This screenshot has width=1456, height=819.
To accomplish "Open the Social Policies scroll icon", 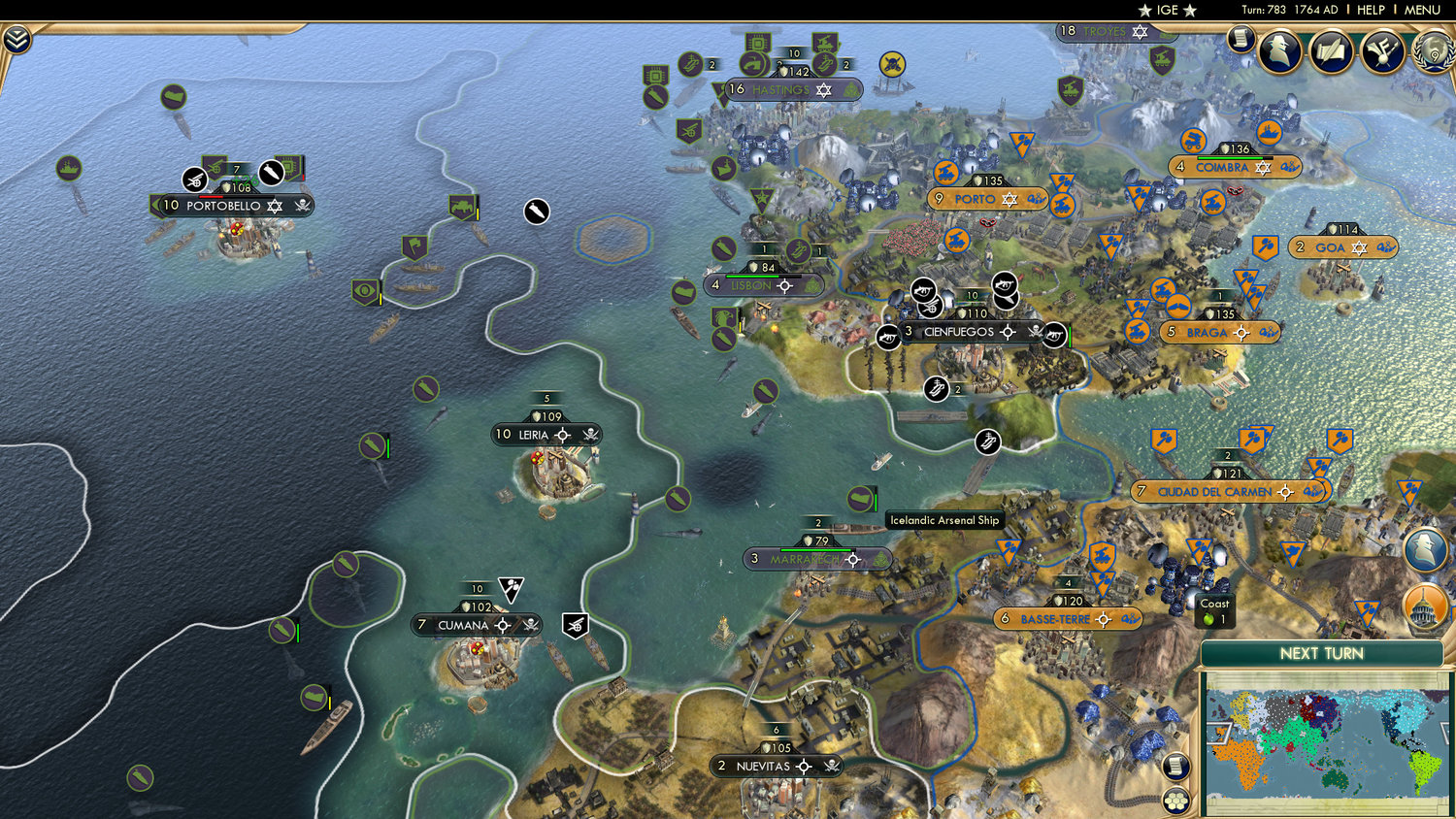I will [1331, 51].
